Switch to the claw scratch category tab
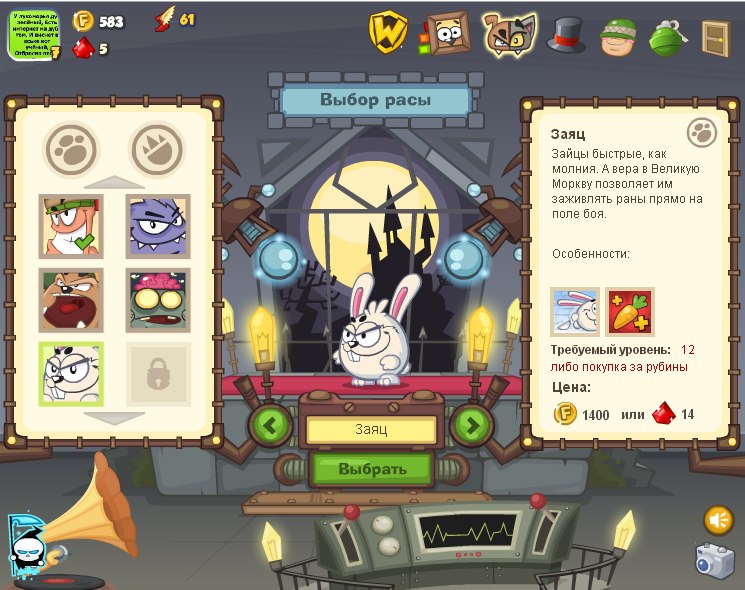 coord(158,147)
